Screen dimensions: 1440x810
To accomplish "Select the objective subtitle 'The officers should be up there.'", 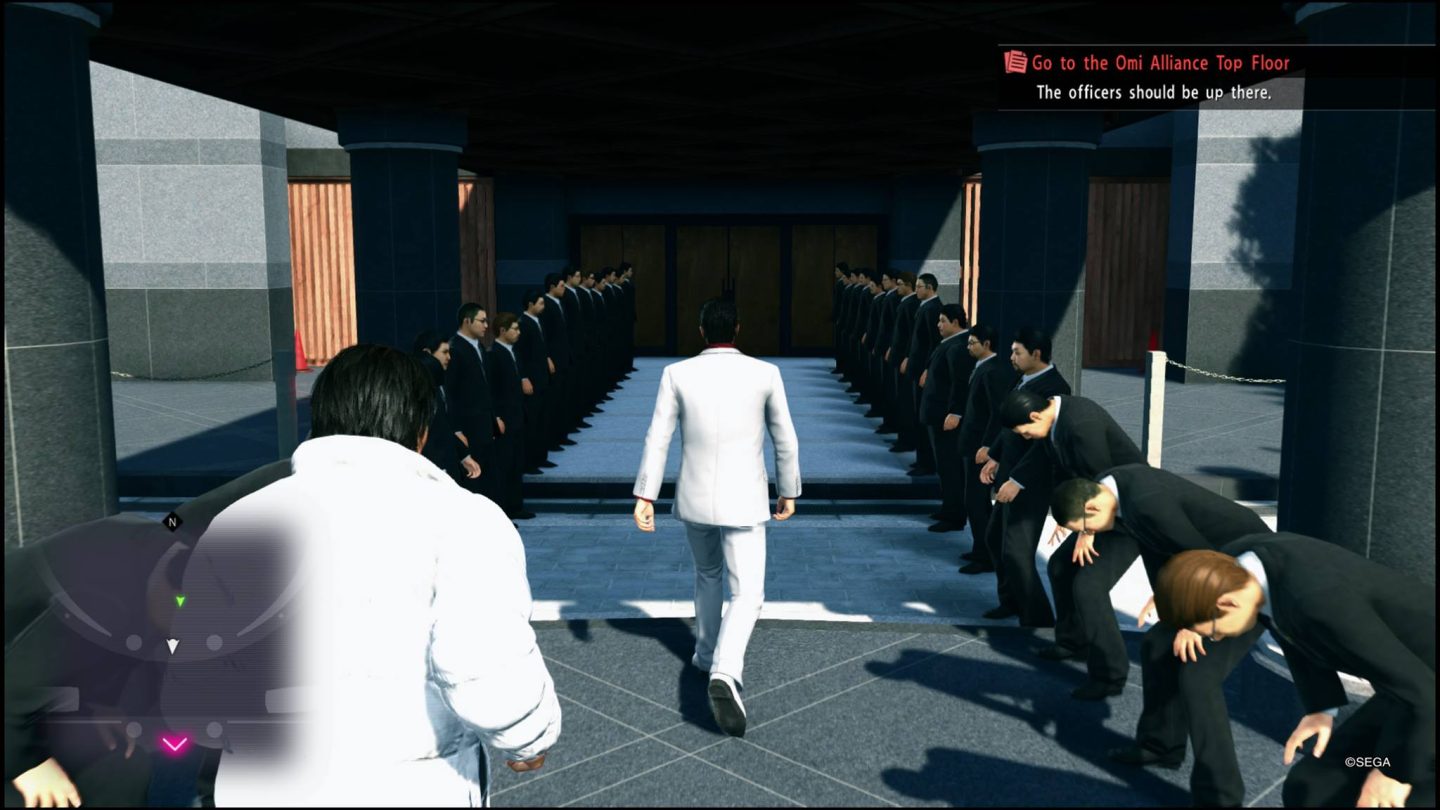I will pos(1155,91).
